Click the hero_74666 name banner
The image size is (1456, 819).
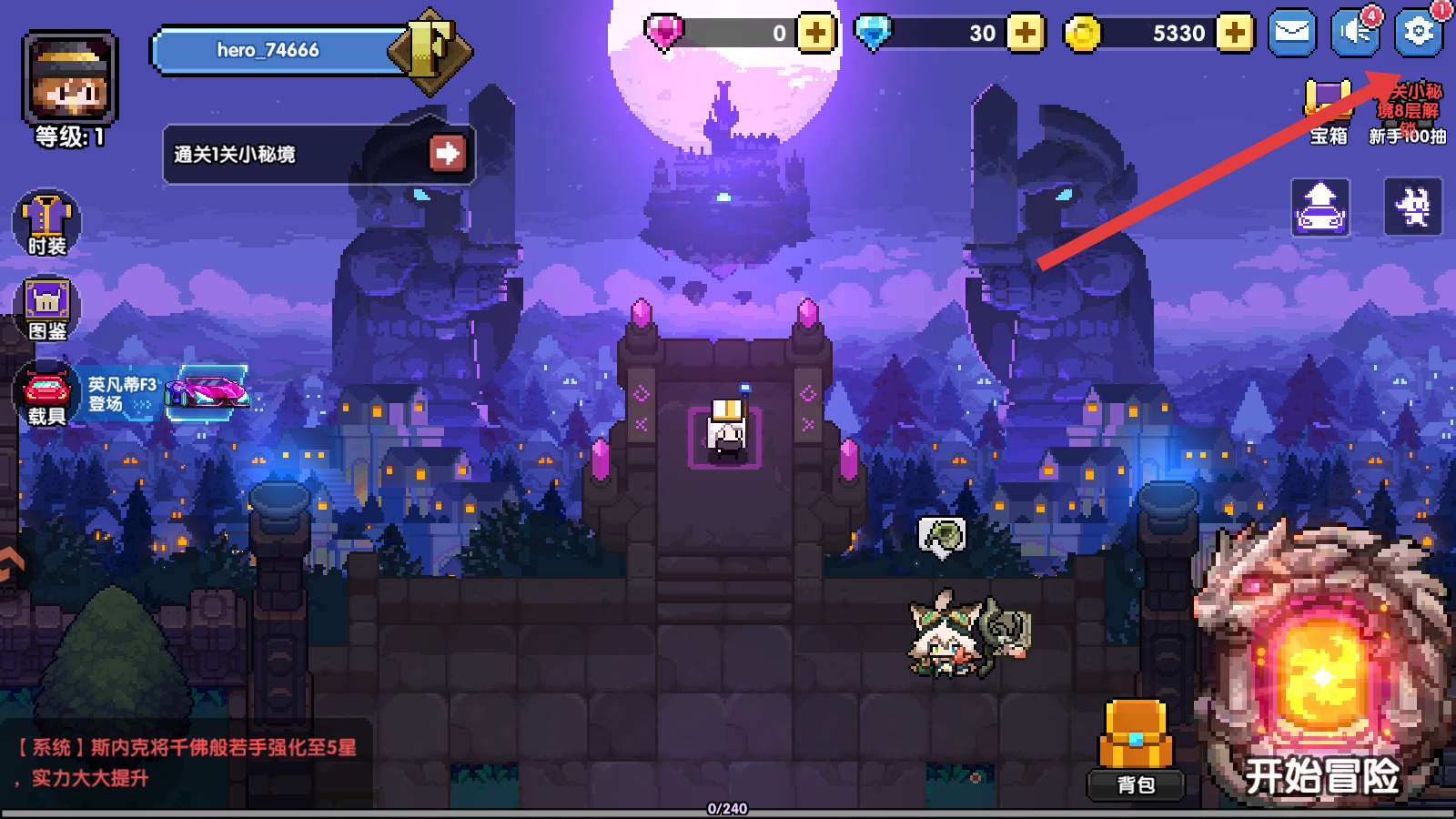point(273,50)
